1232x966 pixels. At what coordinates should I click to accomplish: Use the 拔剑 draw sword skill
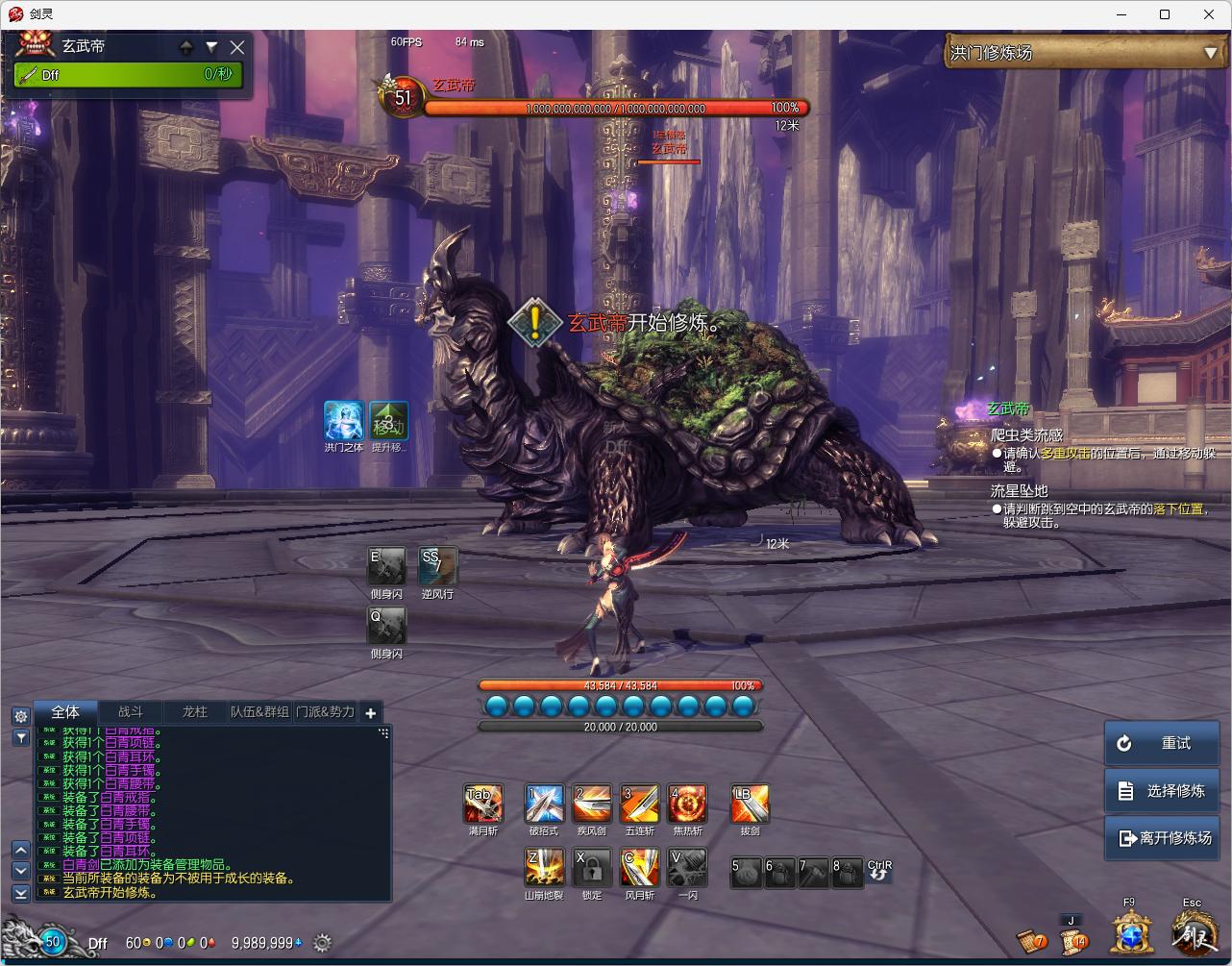pos(750,804)
